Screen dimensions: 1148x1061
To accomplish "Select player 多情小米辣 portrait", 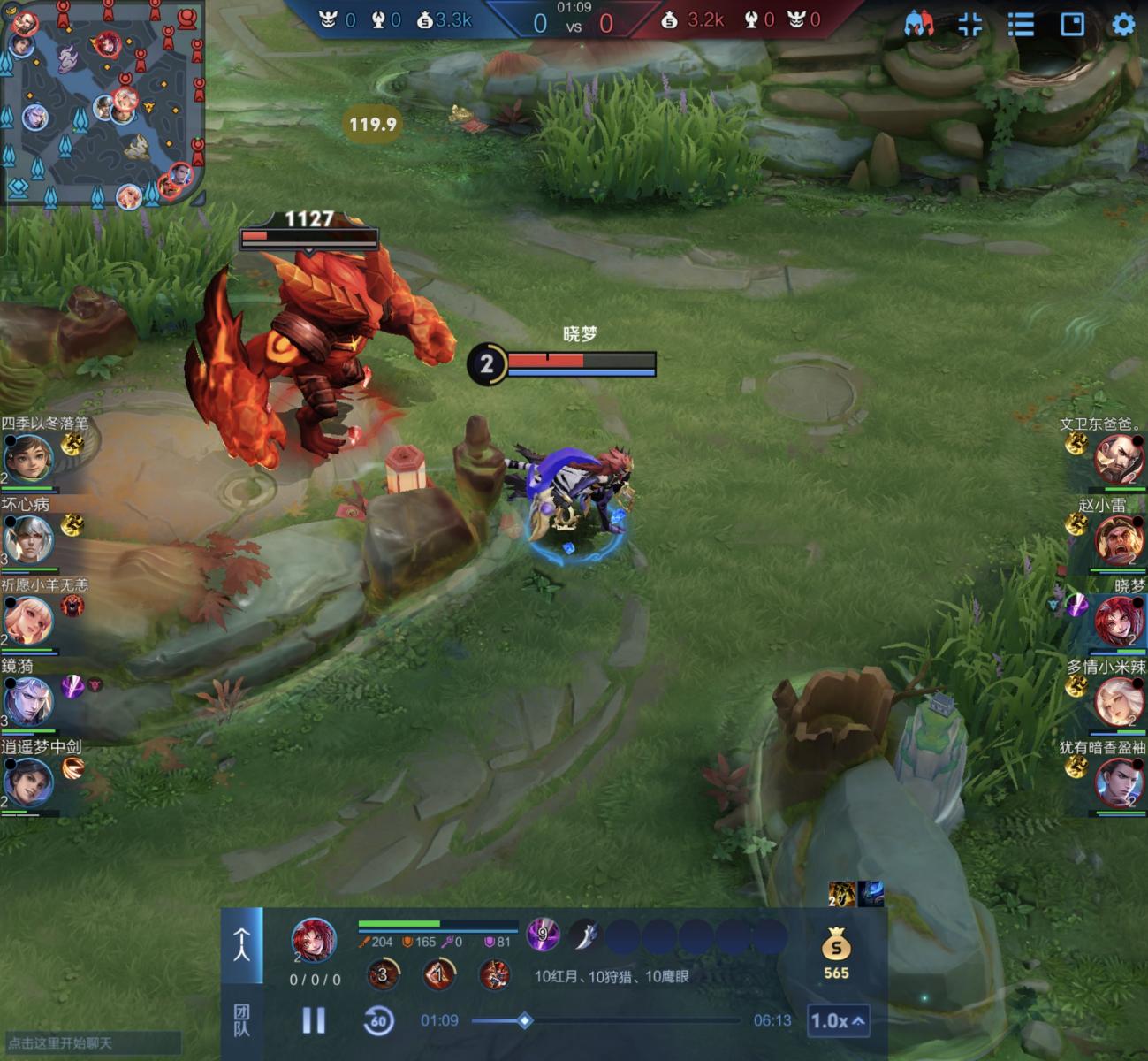I will tap(1119, 701).
